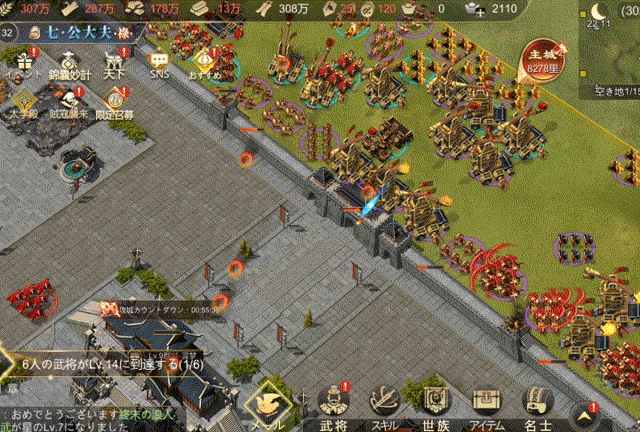Open the SNS chat bubble icon
640x432 pixels.
(160, 58)
